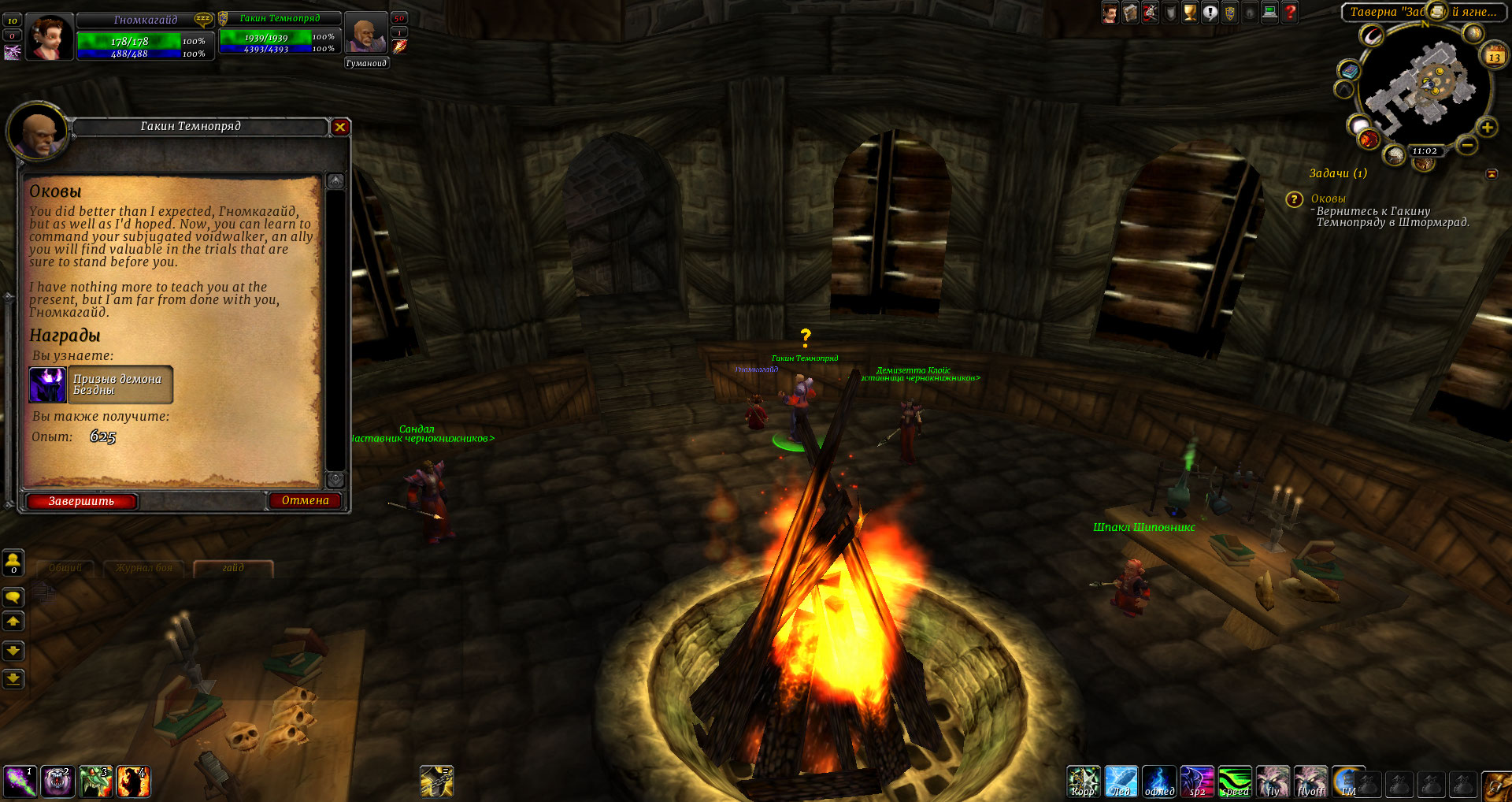The image size is (1512, 802).
Task: Use the green speed macro button
Action: click(1235, 782)
